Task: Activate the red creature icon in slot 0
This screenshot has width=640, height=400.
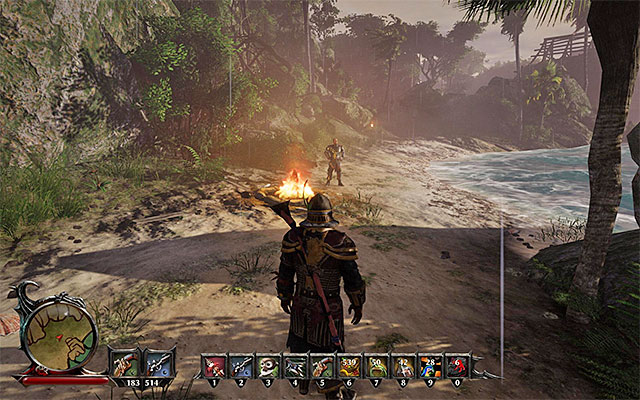Action: pyautogui.click(x=457, y=366)
